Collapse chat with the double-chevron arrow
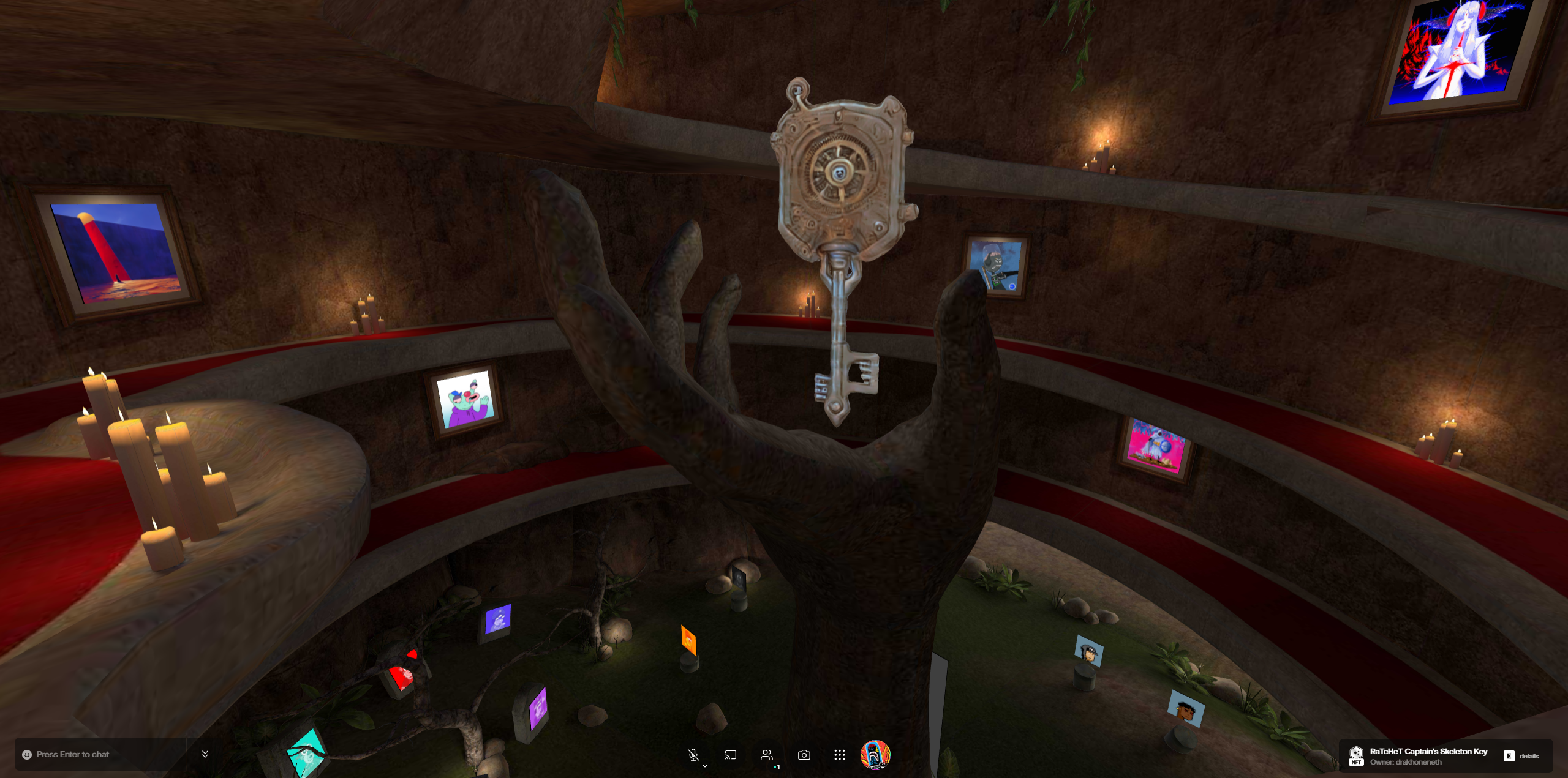This screenshot has width=1568, height=778. (205, 754)
